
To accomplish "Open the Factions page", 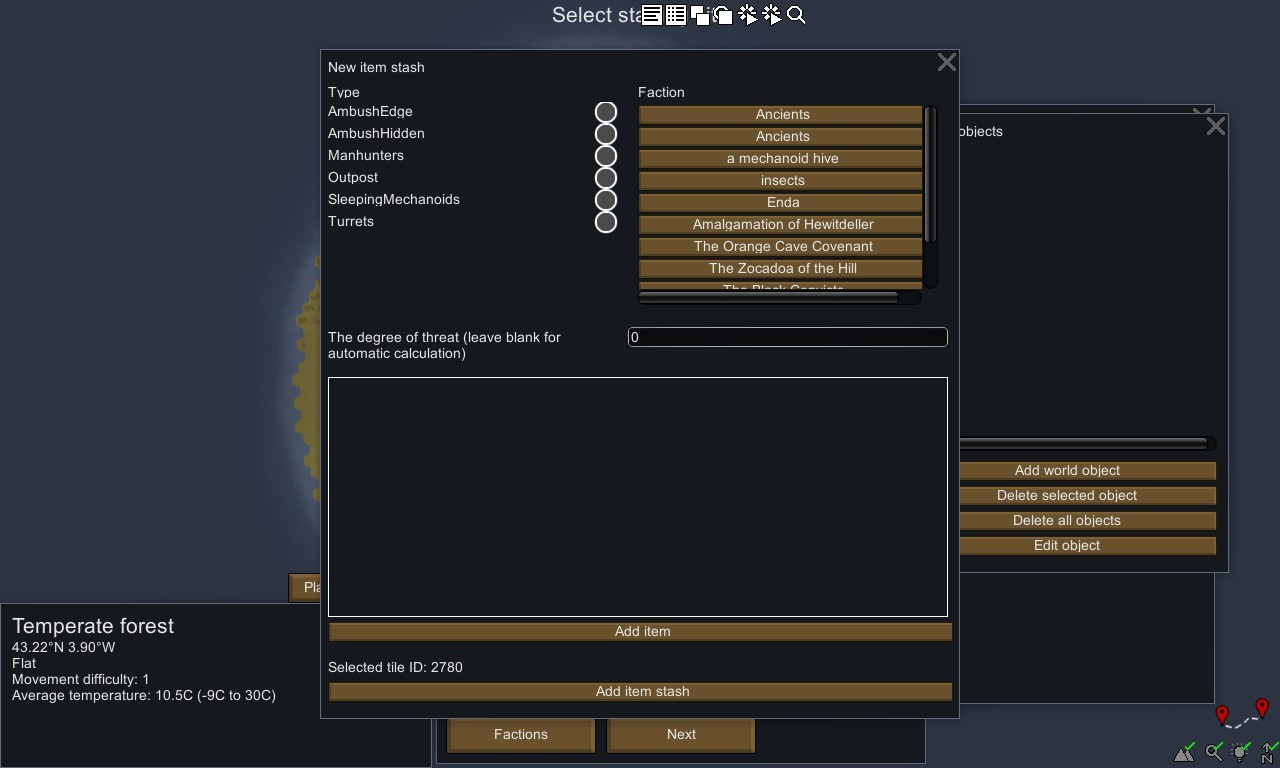I will coord(520,734).
